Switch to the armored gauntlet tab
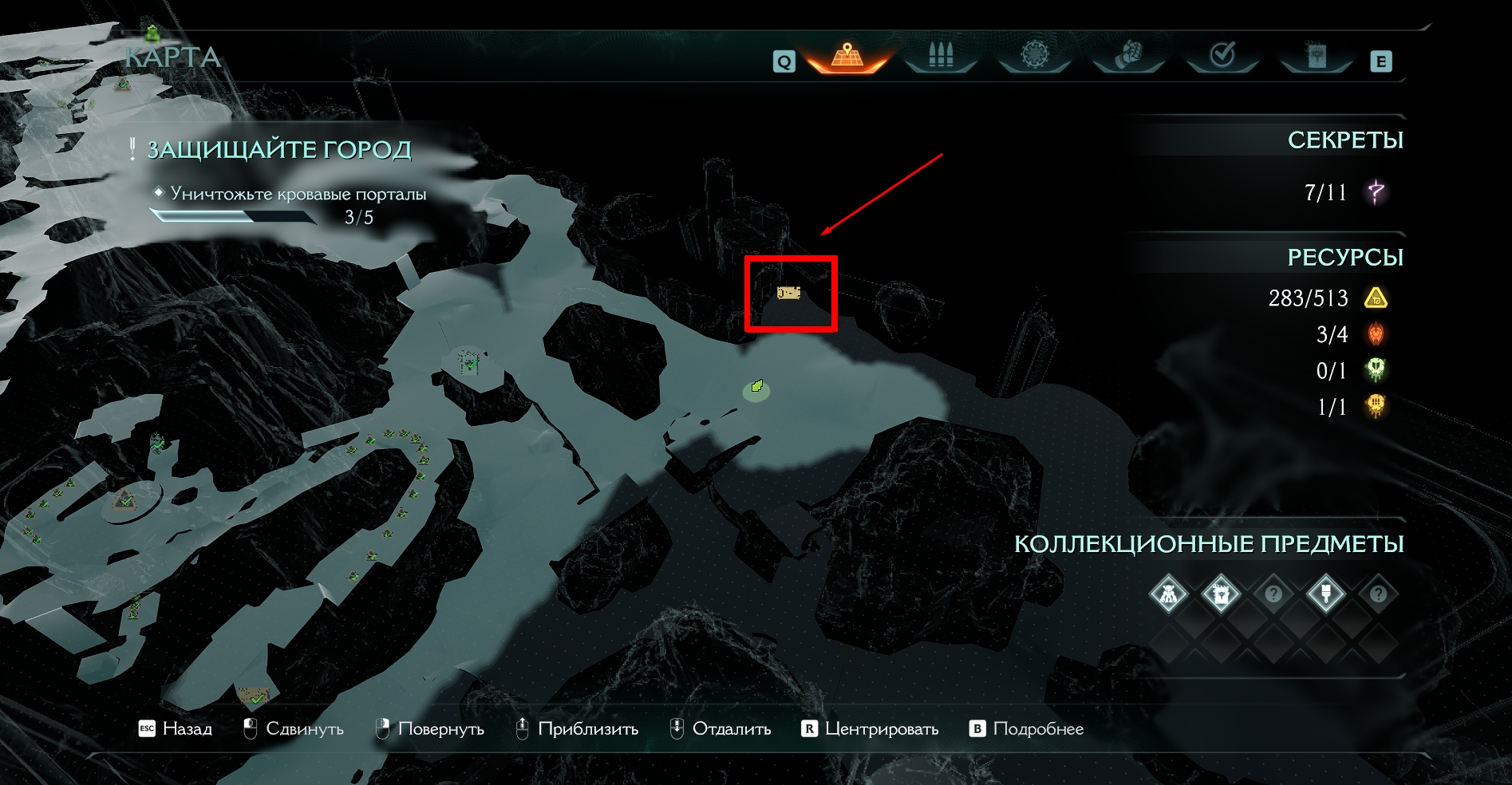 (1128, 56)
